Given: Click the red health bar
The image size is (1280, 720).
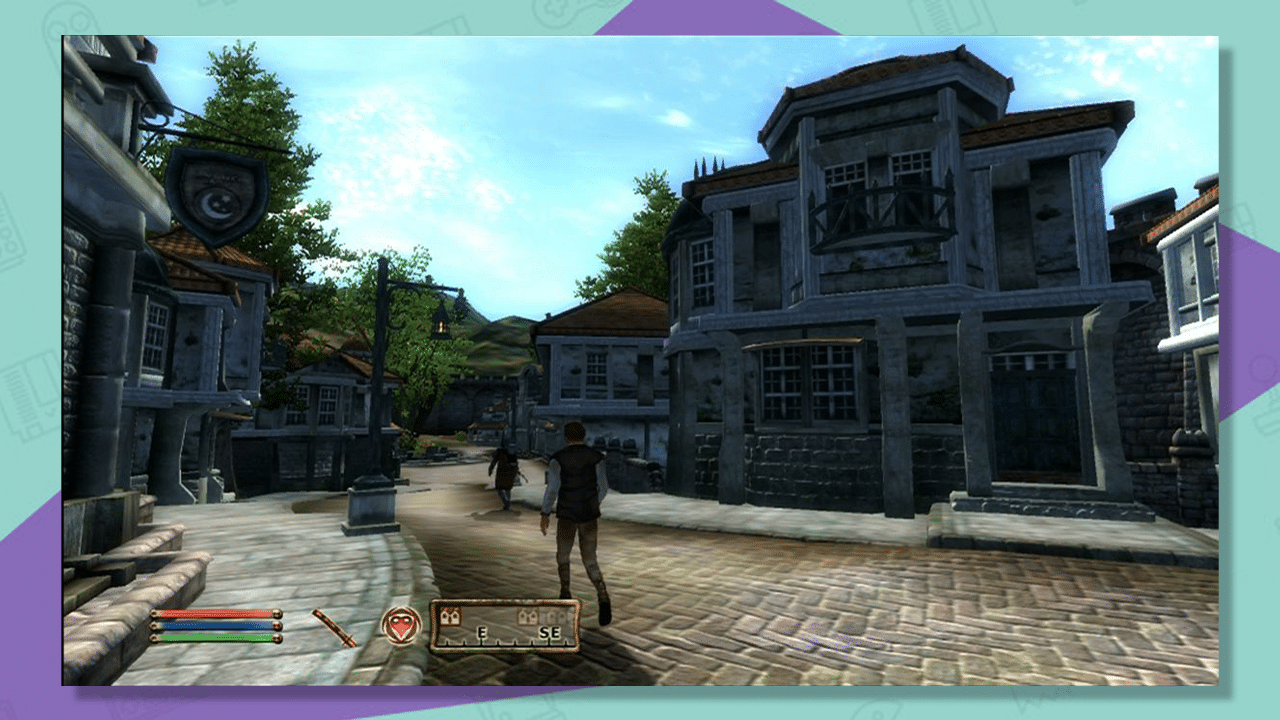Looking at the screenshot, I should (215, 614).
